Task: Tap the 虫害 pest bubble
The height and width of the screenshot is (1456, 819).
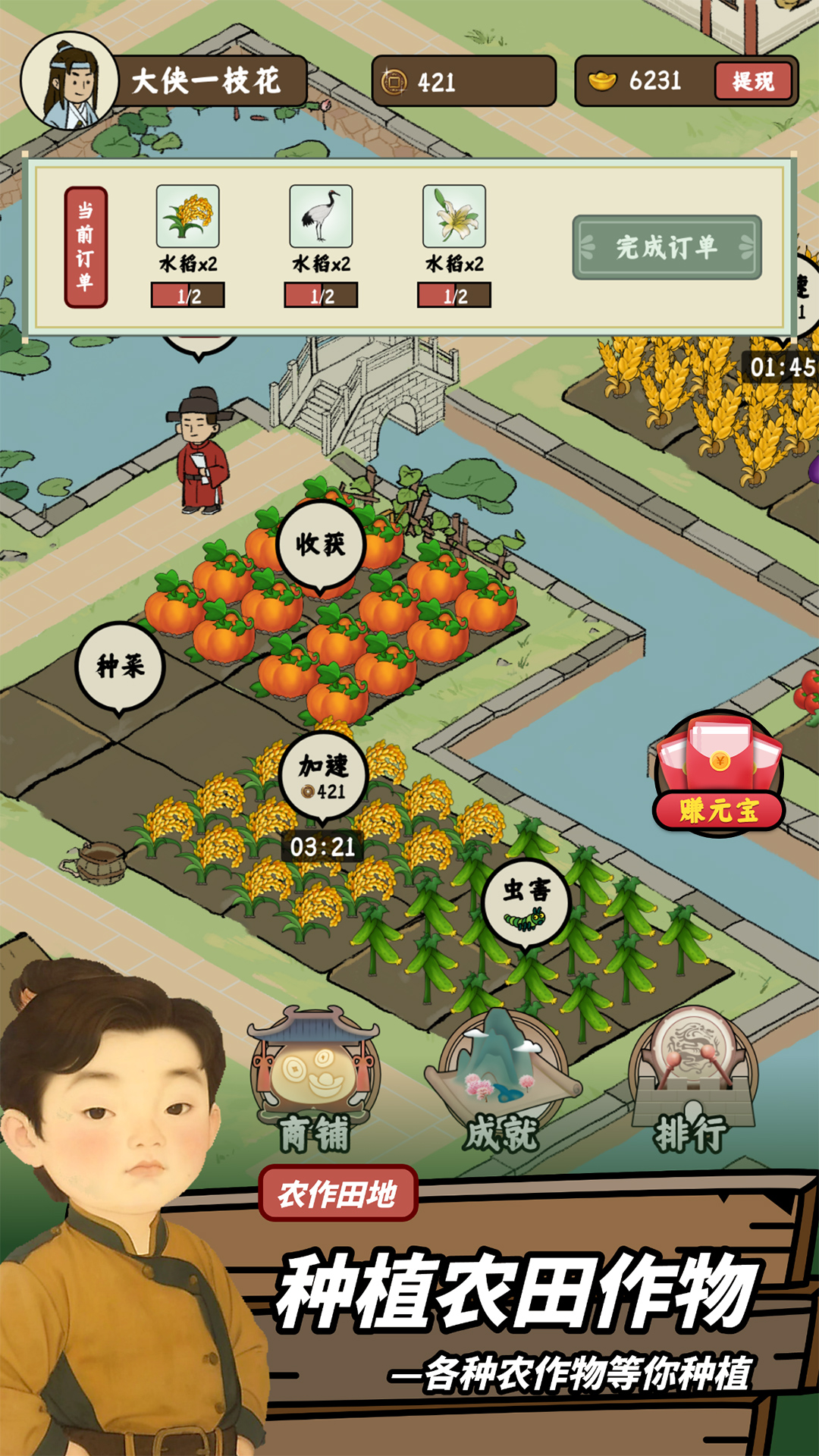Action: tap(526, 902)
